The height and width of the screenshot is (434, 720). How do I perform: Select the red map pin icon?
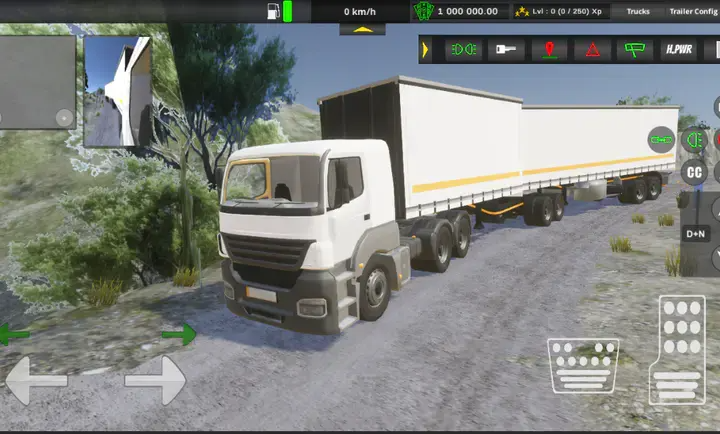(x=549, y=49)
